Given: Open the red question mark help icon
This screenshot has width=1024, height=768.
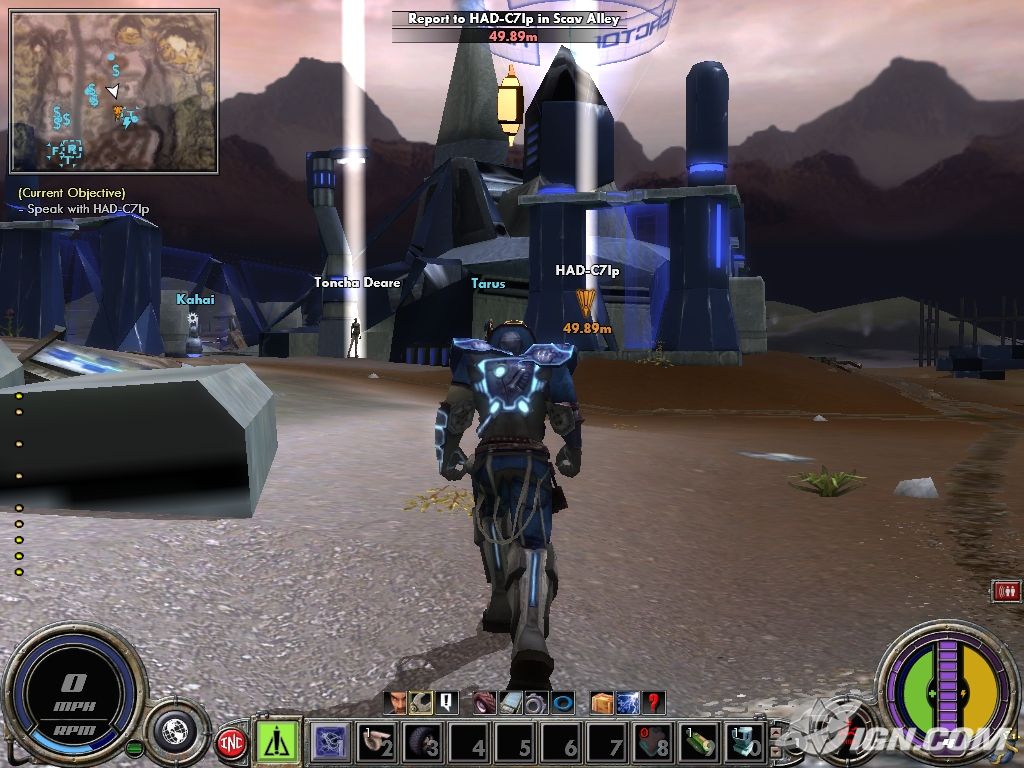Looking at the screenshot, I should [654, 703].
